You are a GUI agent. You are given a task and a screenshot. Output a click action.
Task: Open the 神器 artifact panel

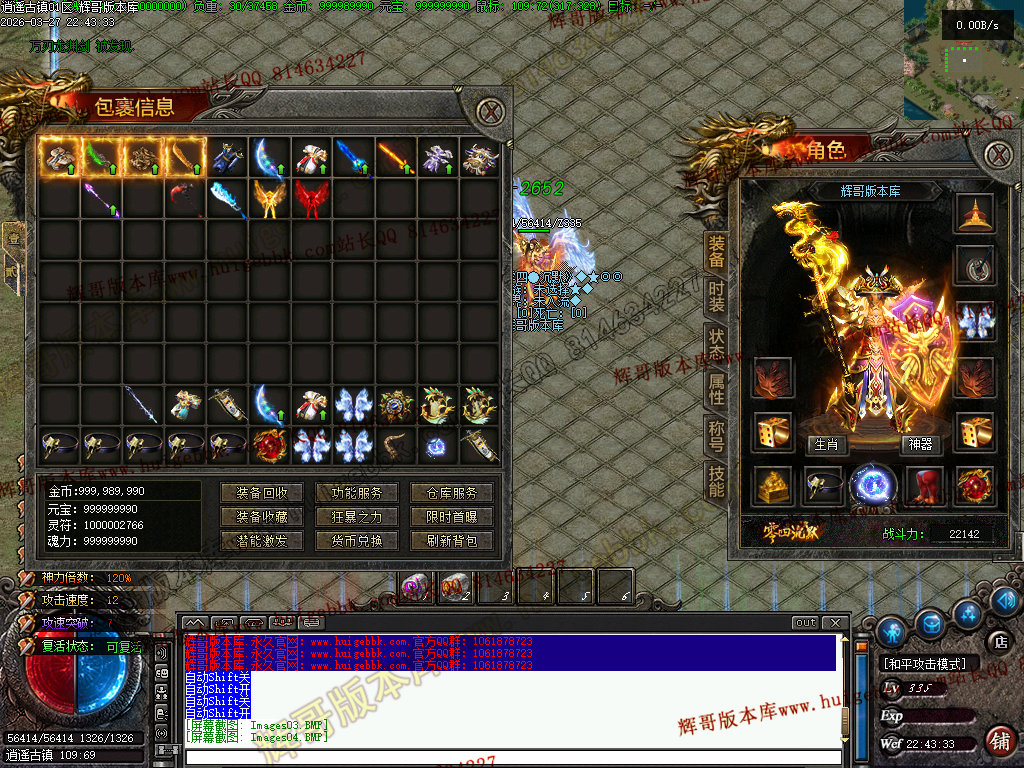(917, 444)
